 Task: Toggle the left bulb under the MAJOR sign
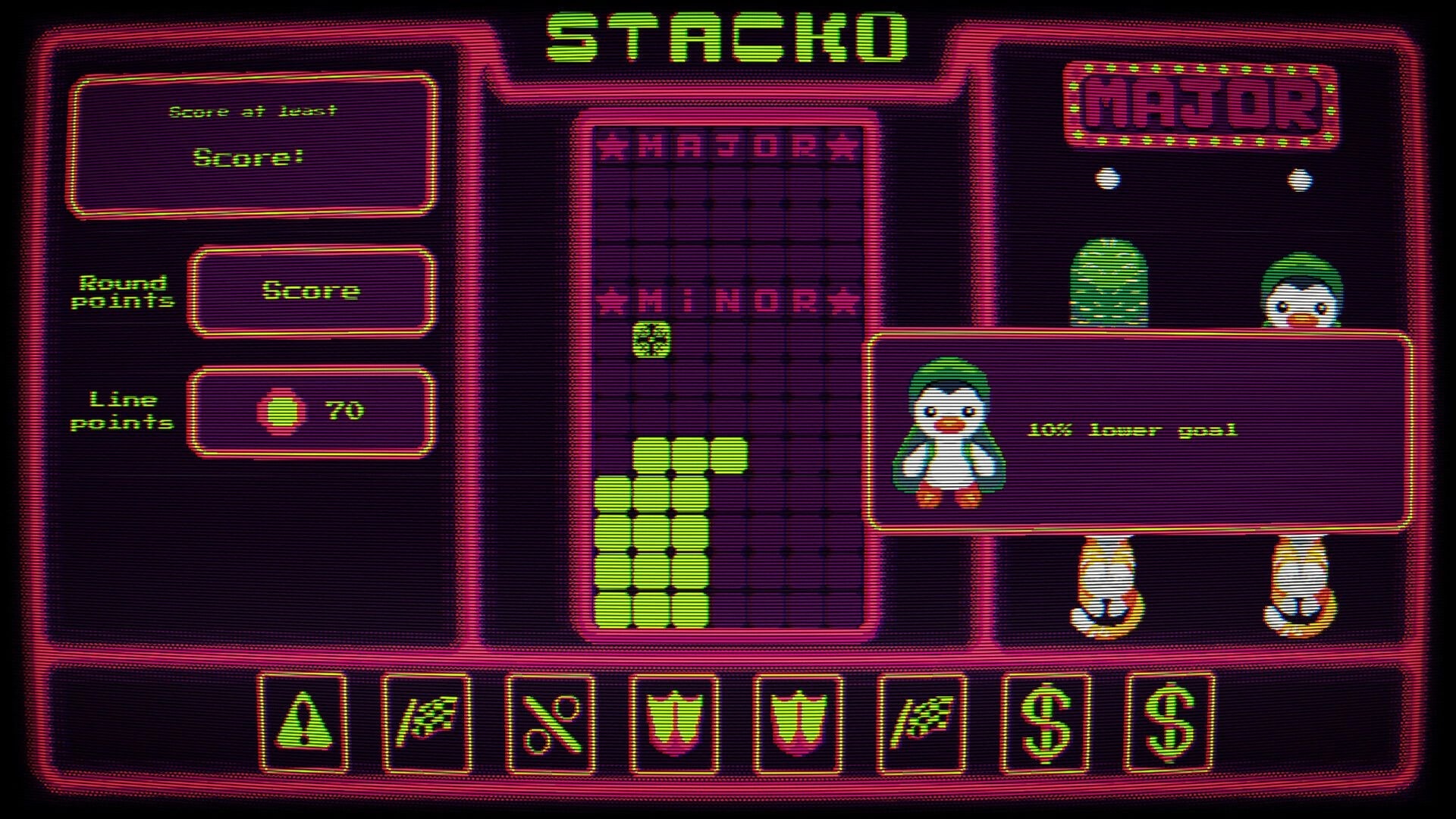point(1107,177)
